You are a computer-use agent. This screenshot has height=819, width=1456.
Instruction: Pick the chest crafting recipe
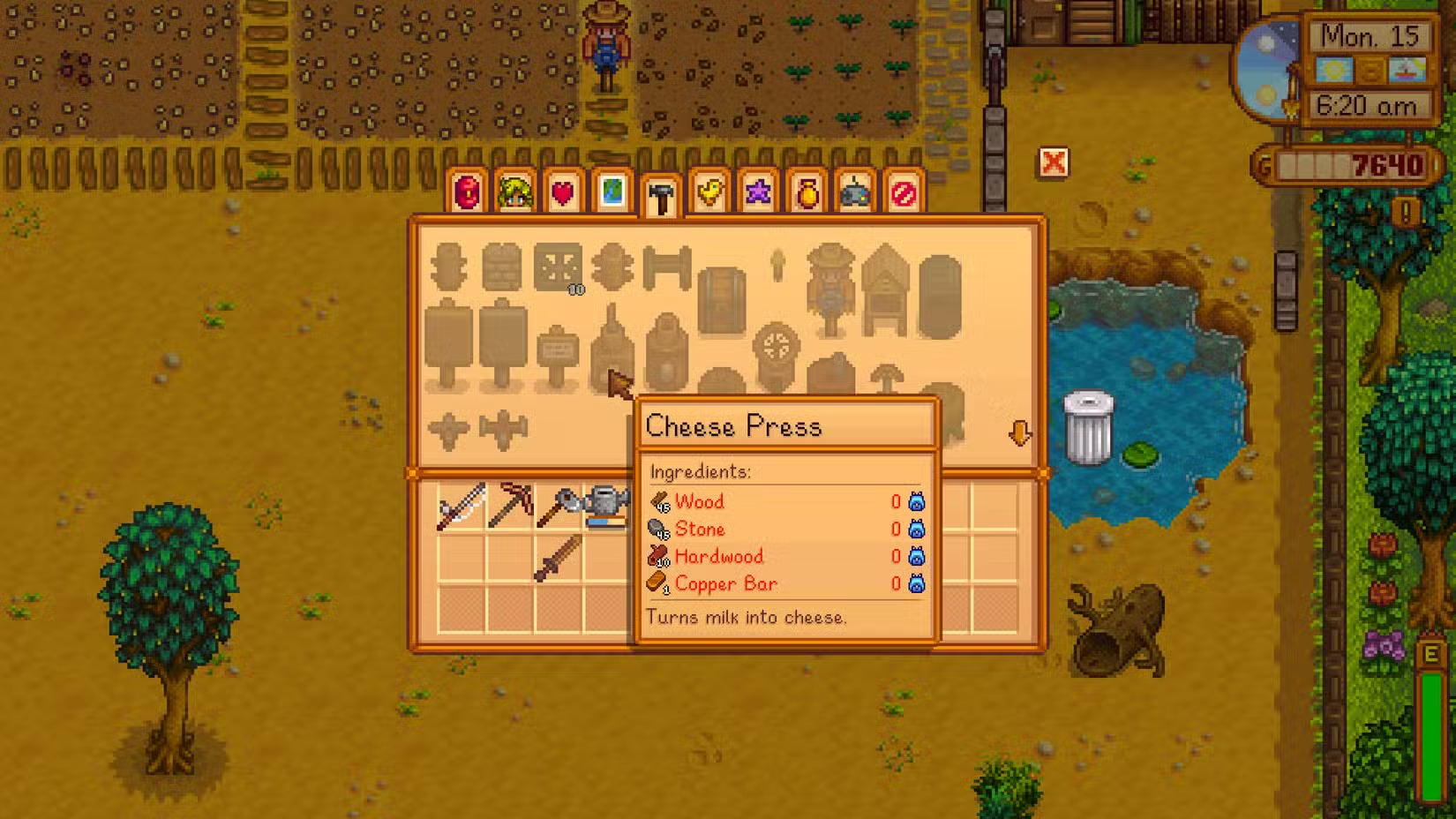(x=722, y=300)
